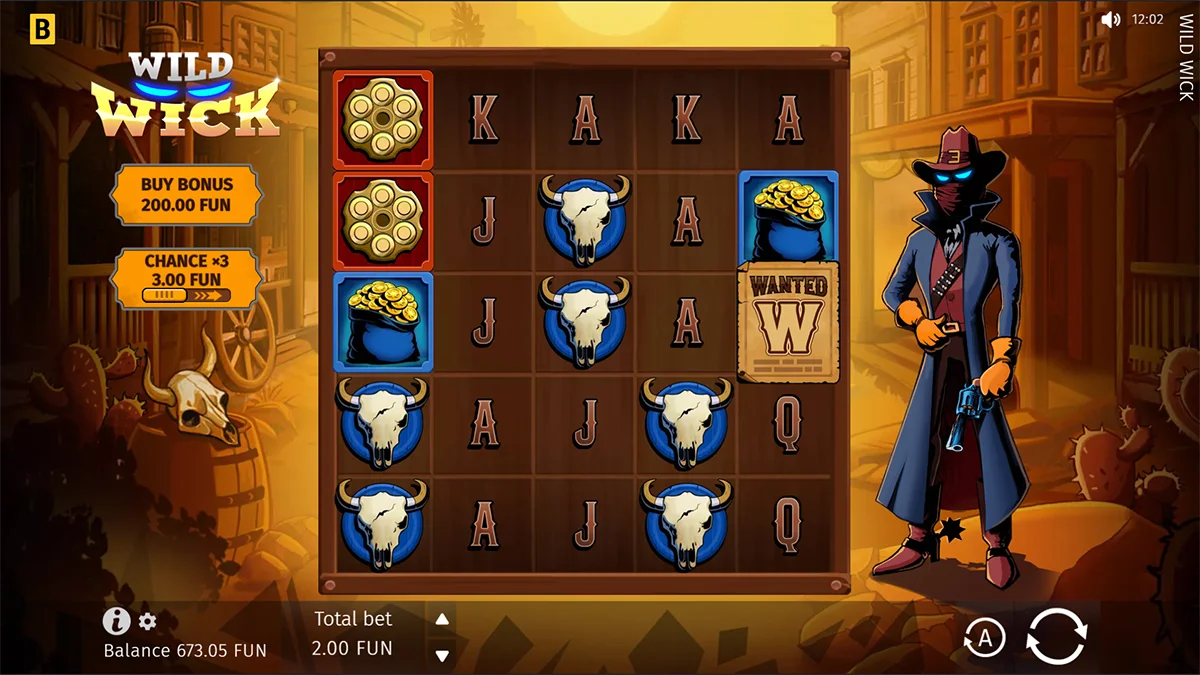Click the yellow B logo
This screenshot has width=1200, height=675.
42,30
